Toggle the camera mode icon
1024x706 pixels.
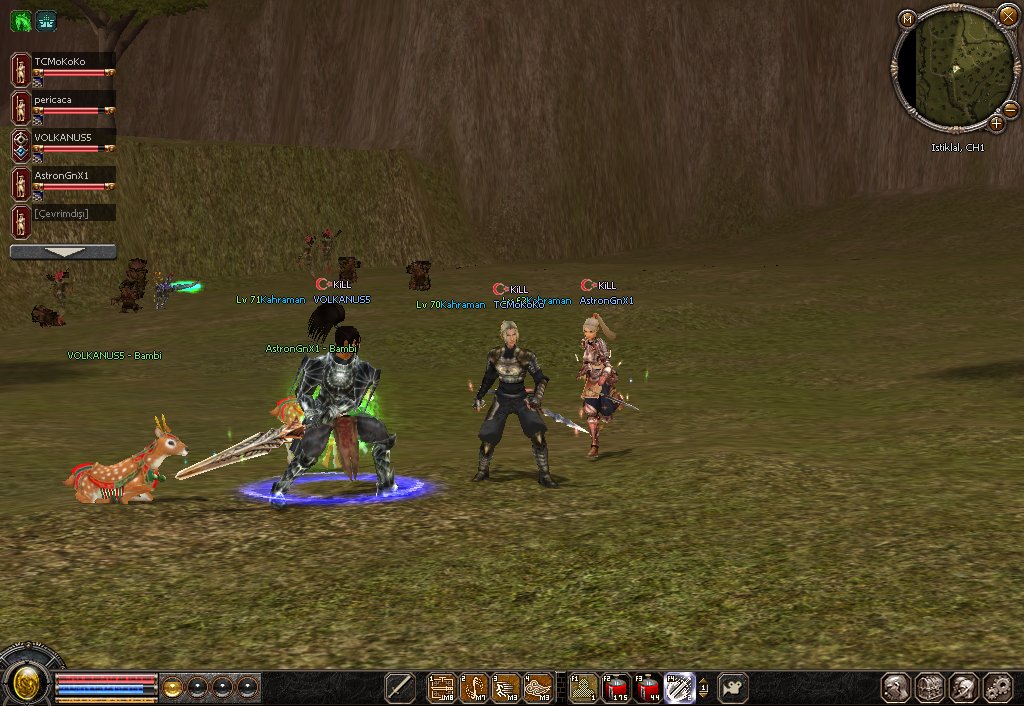coord(733,687)
